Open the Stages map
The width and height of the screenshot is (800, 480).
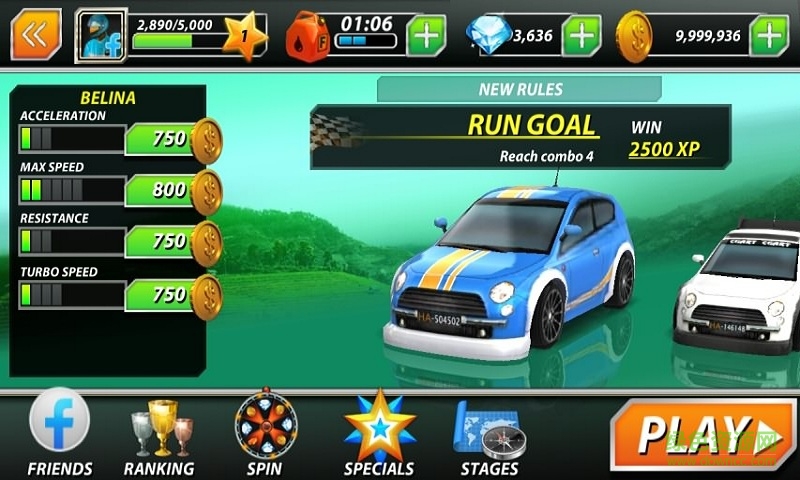[488, 433]
